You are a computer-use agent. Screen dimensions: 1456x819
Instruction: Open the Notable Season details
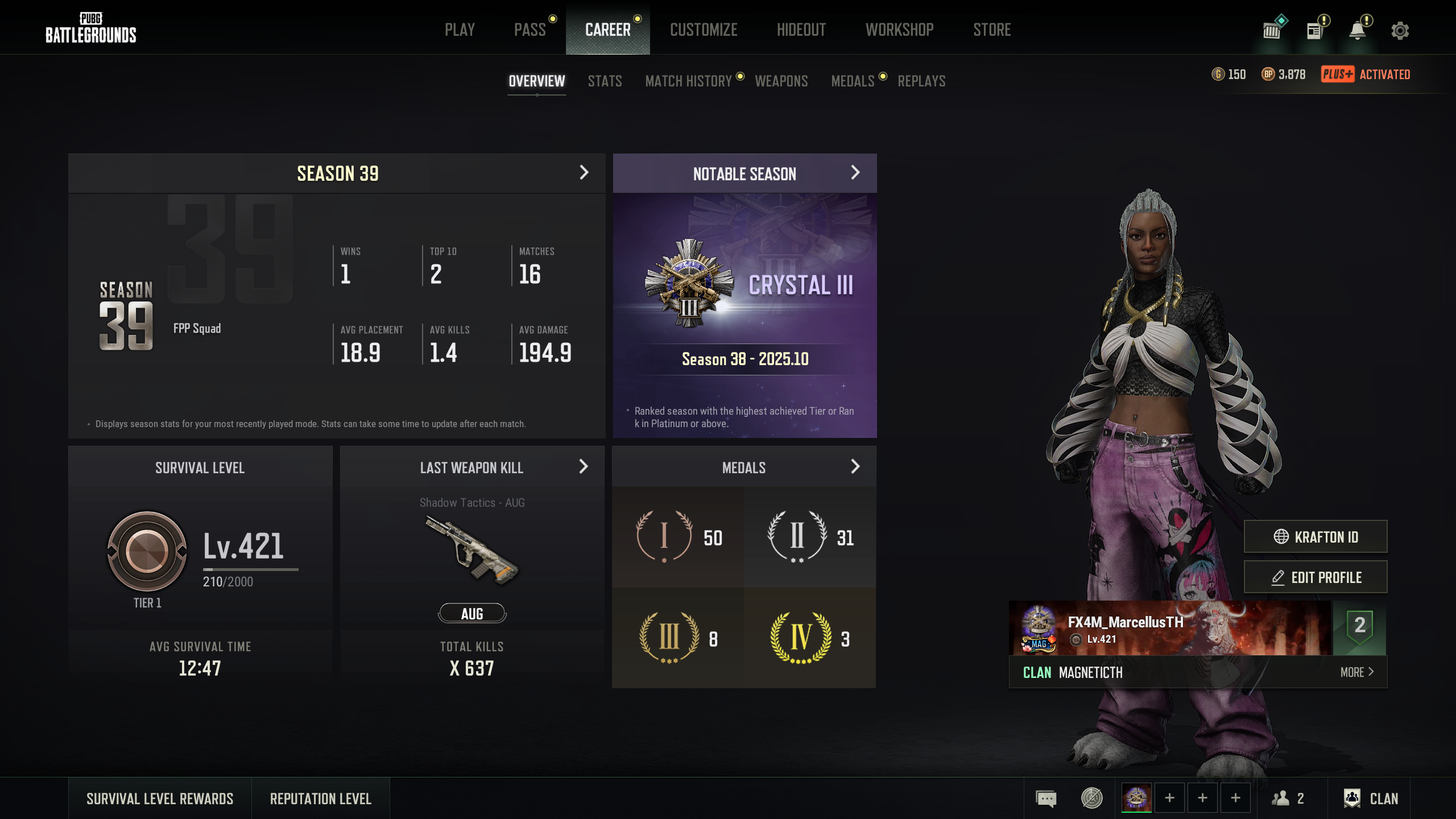click(x=855, y=173)
